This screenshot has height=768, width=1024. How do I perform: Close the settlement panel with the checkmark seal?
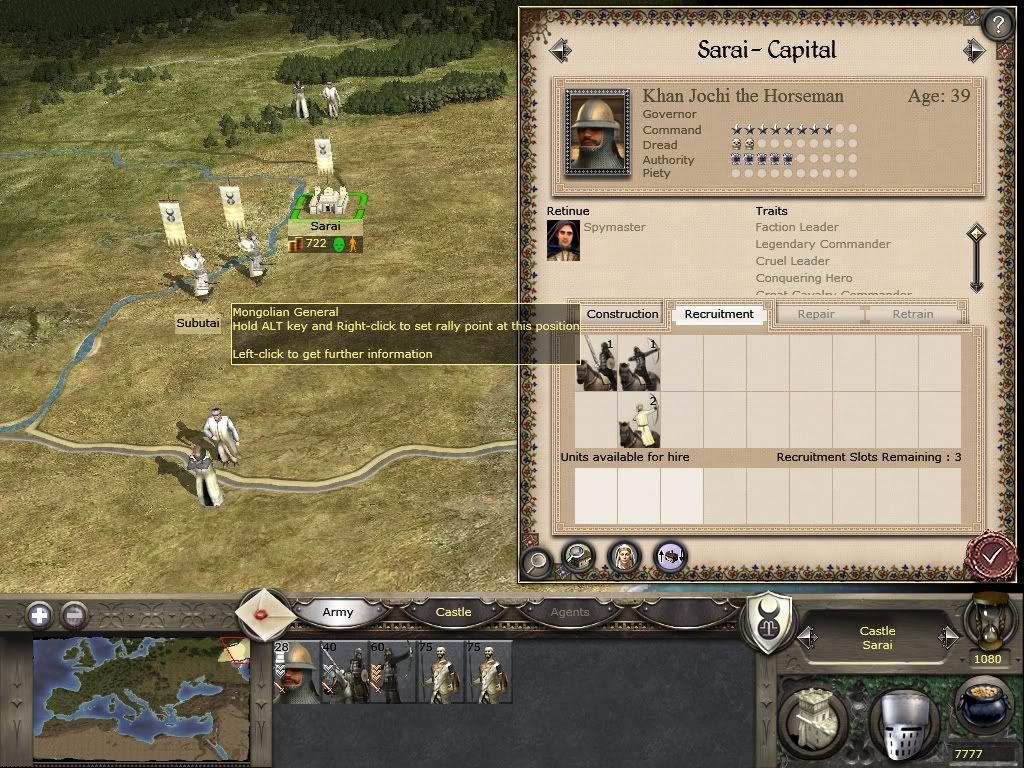991,554
